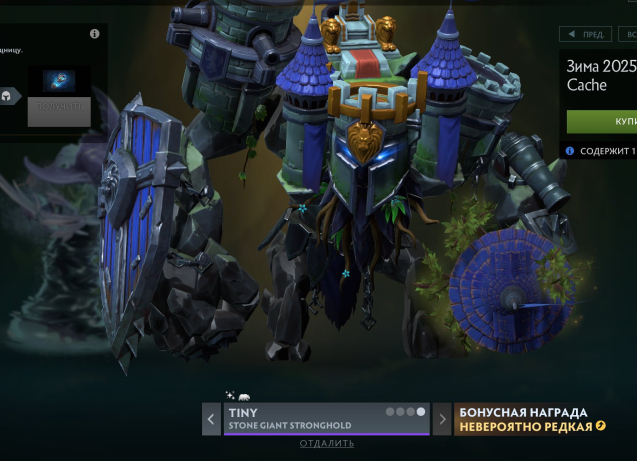The image size is (637, 461).
Task: Click the greyed "Получить" claim button
Action: 59,111
